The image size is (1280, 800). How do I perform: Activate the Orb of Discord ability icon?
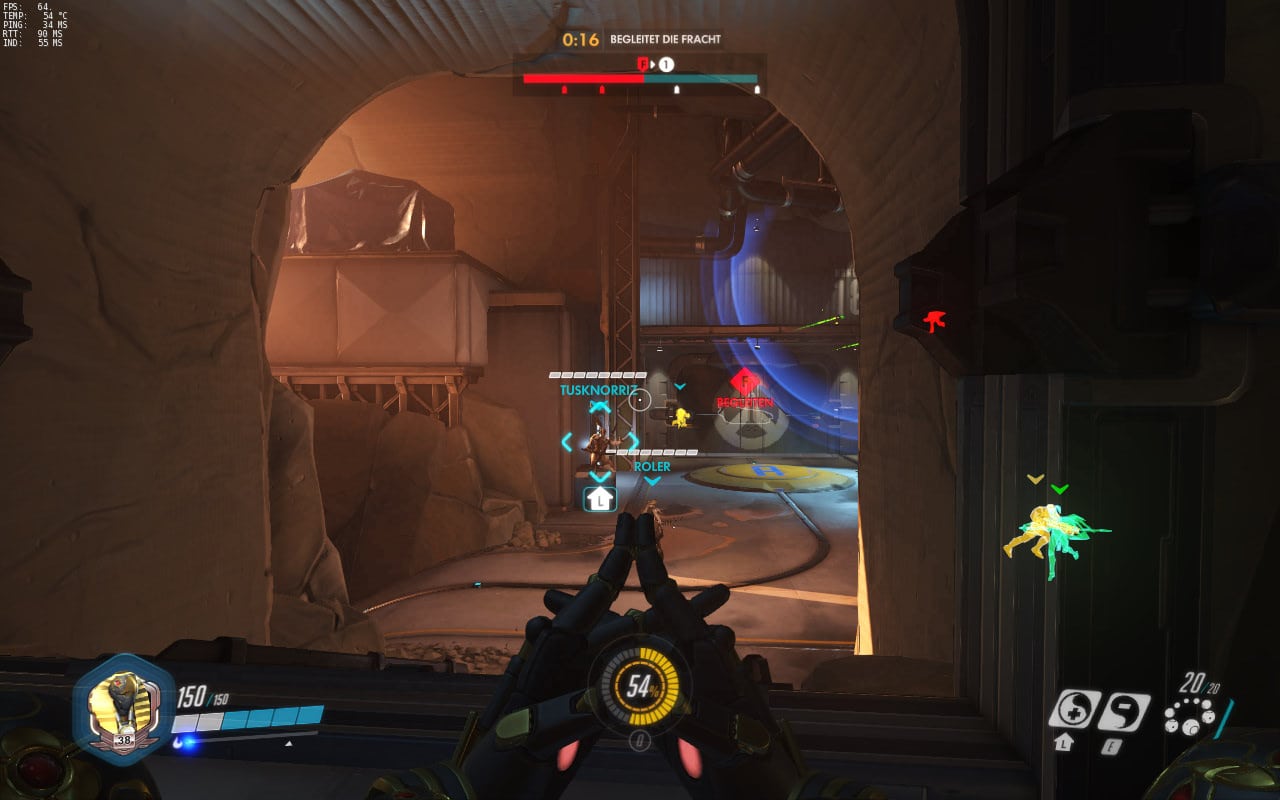coord(1123,711)
